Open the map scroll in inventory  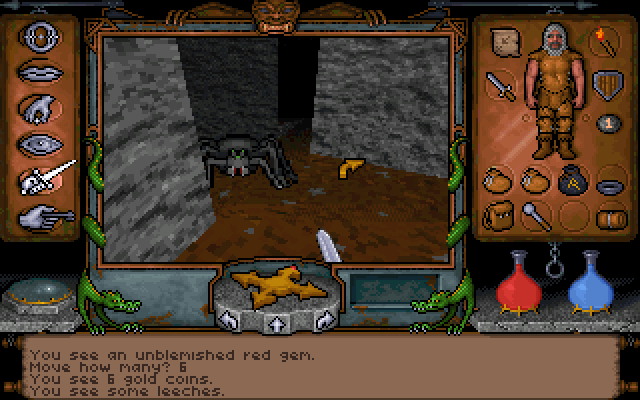pos(503,42)
